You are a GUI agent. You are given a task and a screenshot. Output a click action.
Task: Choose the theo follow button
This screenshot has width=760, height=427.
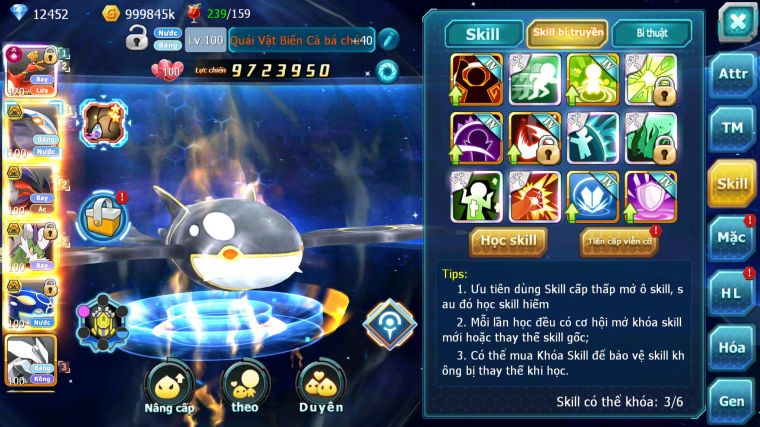click(x=244, y=388)
